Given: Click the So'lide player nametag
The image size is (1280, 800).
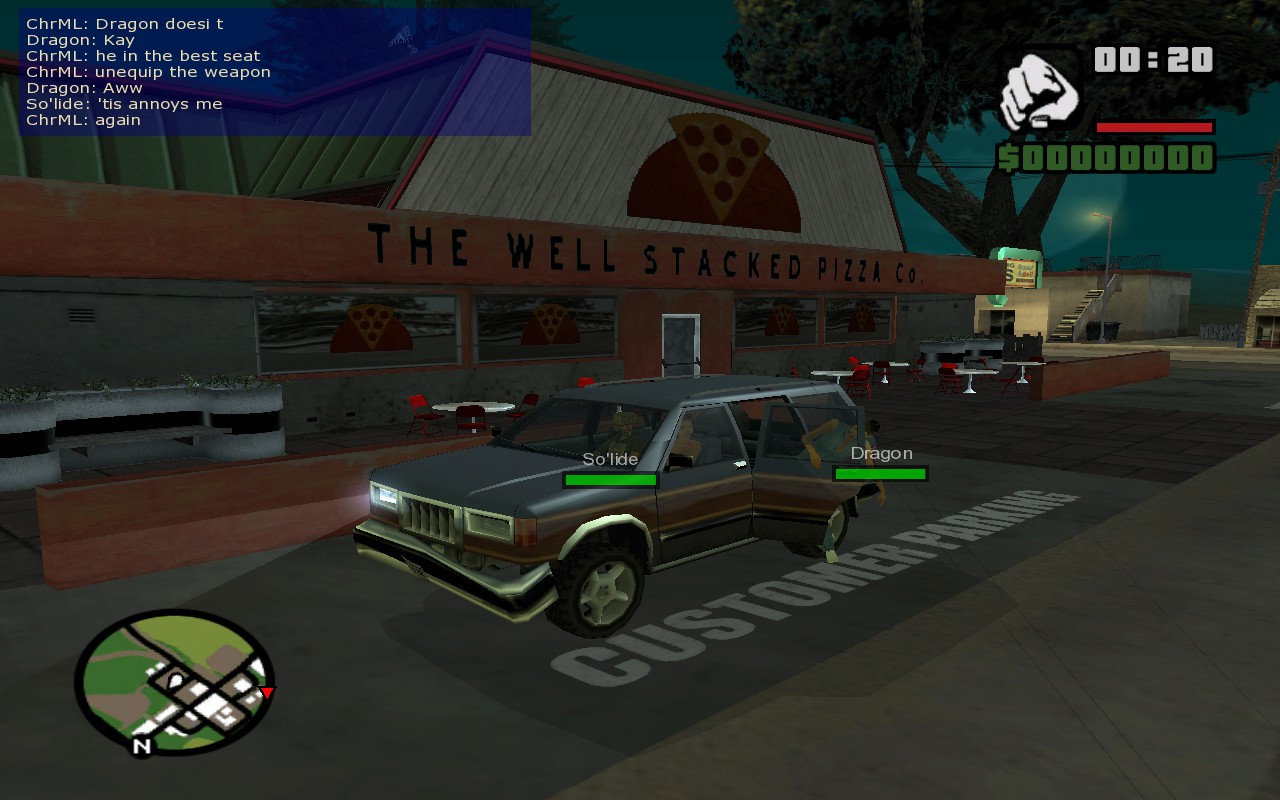Looking at the screenshot, I should pos(610,458).
